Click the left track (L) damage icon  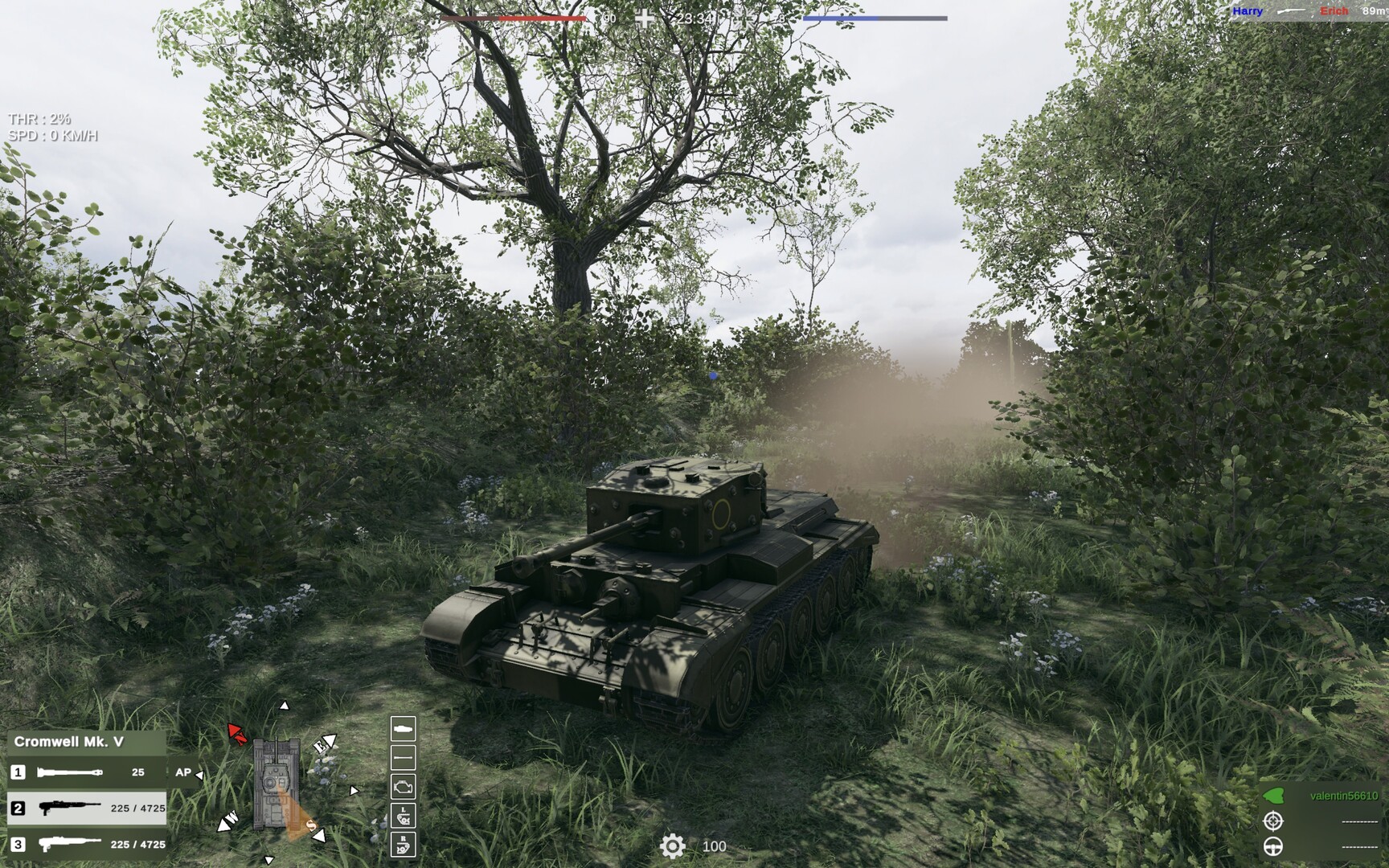click(x=404, y=815)
